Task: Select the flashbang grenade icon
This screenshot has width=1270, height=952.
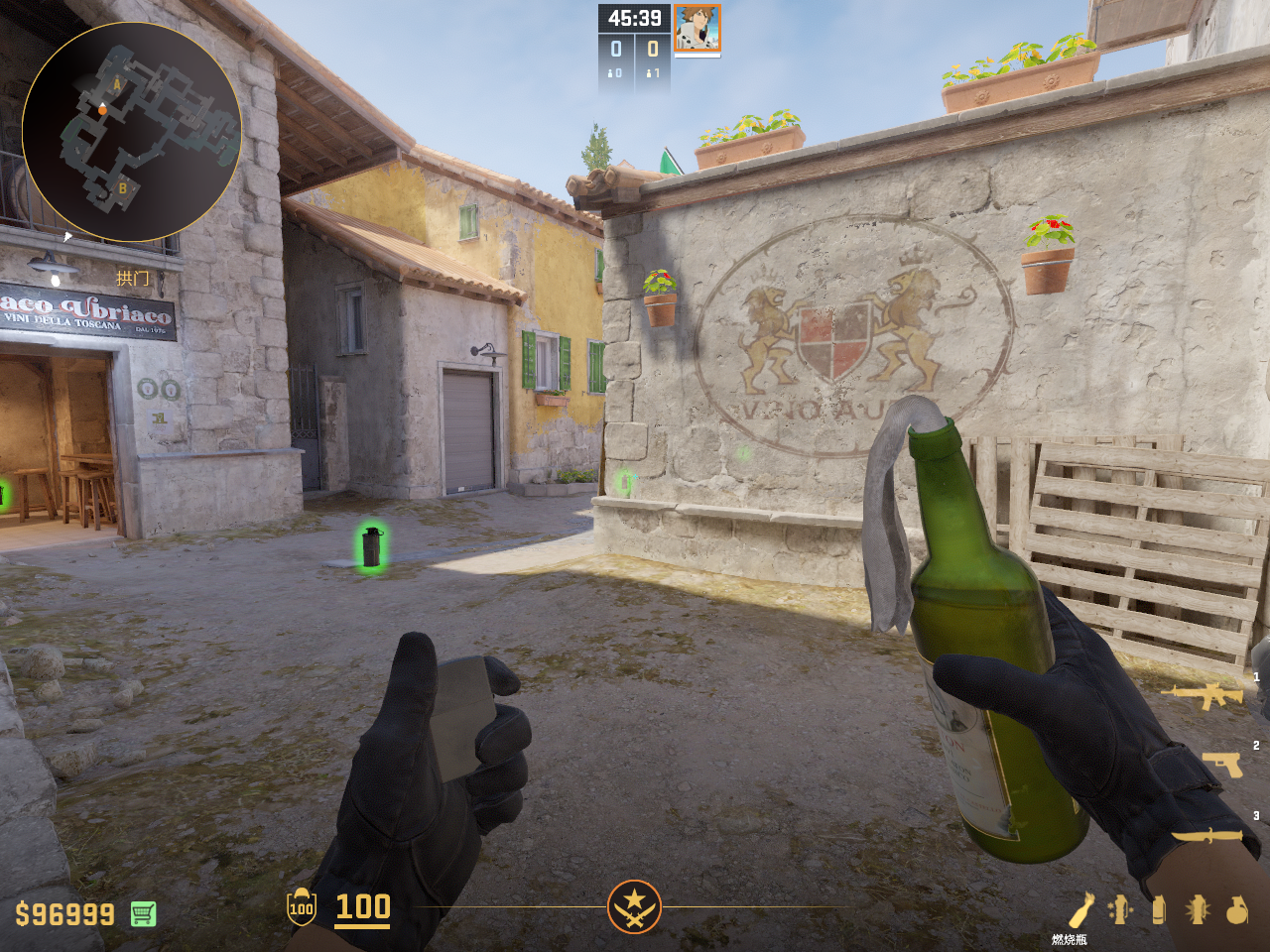Action: pyautogui.click(x=1198, y=909)
